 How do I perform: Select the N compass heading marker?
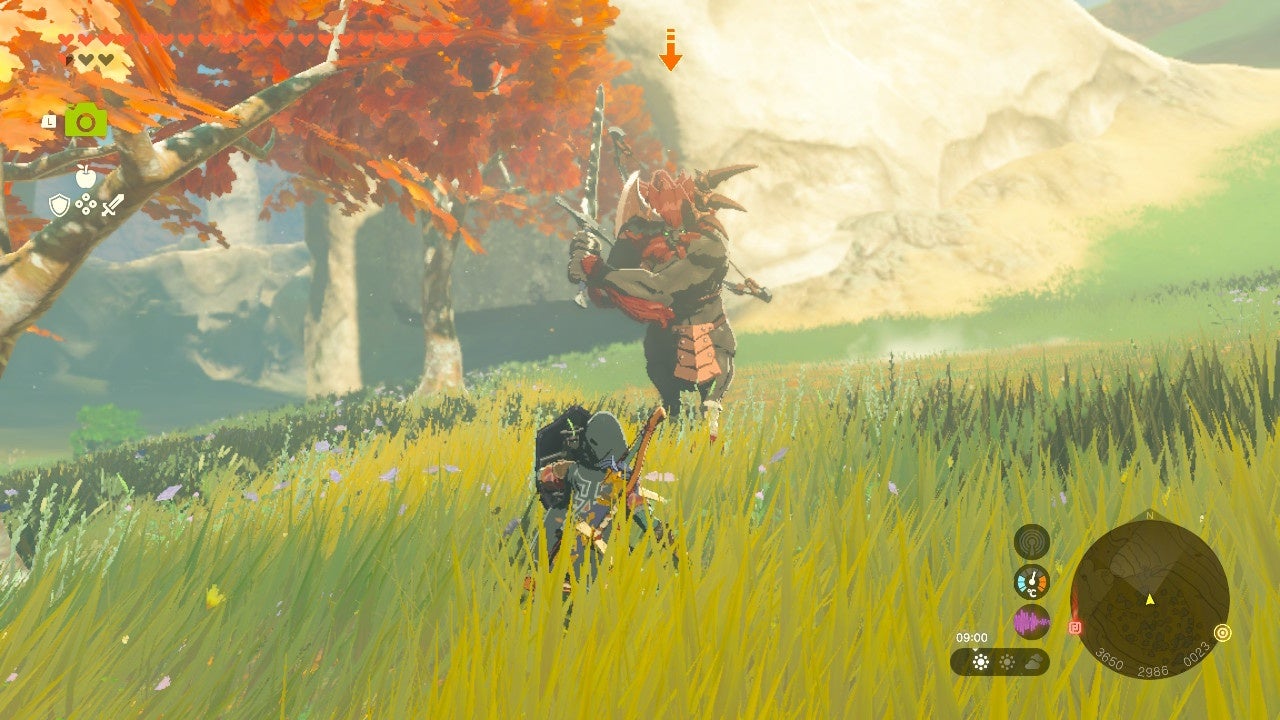pyautogui.click(x=1150, y=514)
